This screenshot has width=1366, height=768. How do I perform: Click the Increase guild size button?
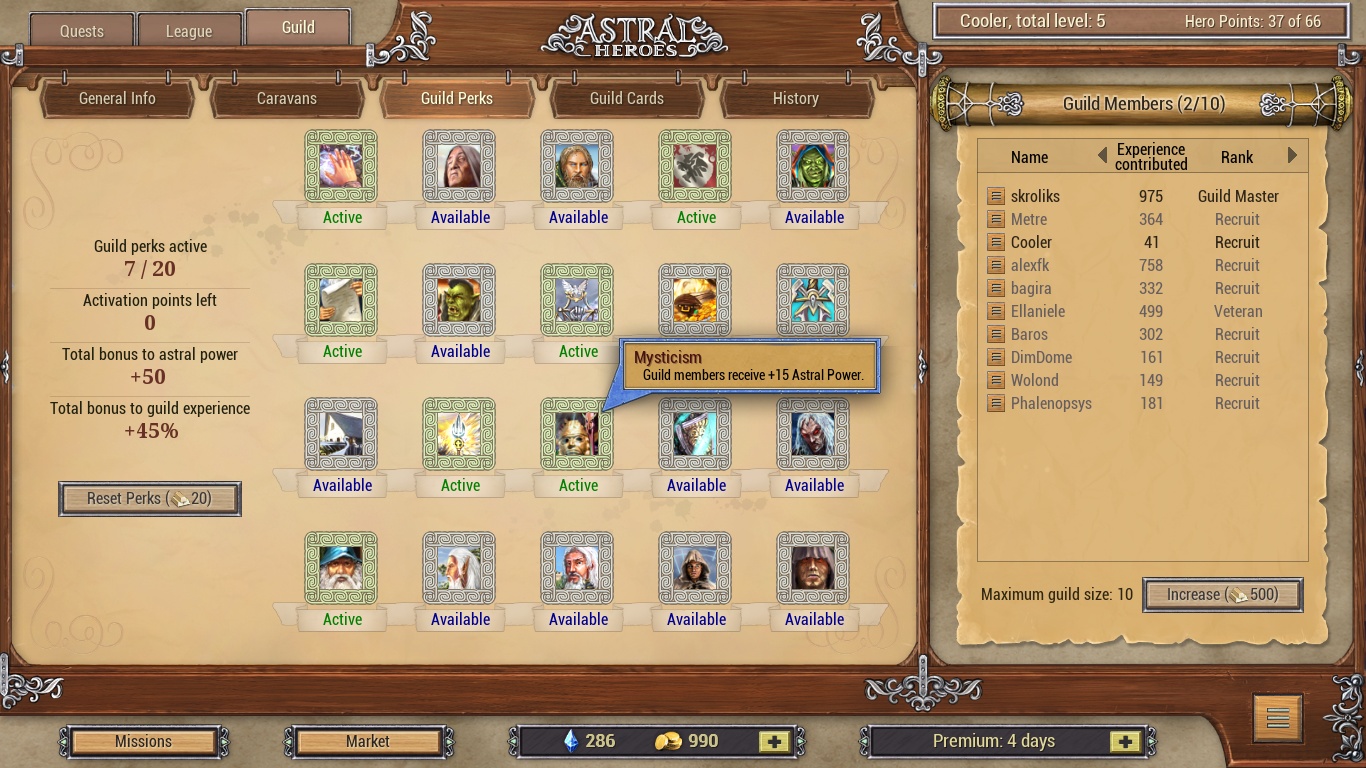1222,594
